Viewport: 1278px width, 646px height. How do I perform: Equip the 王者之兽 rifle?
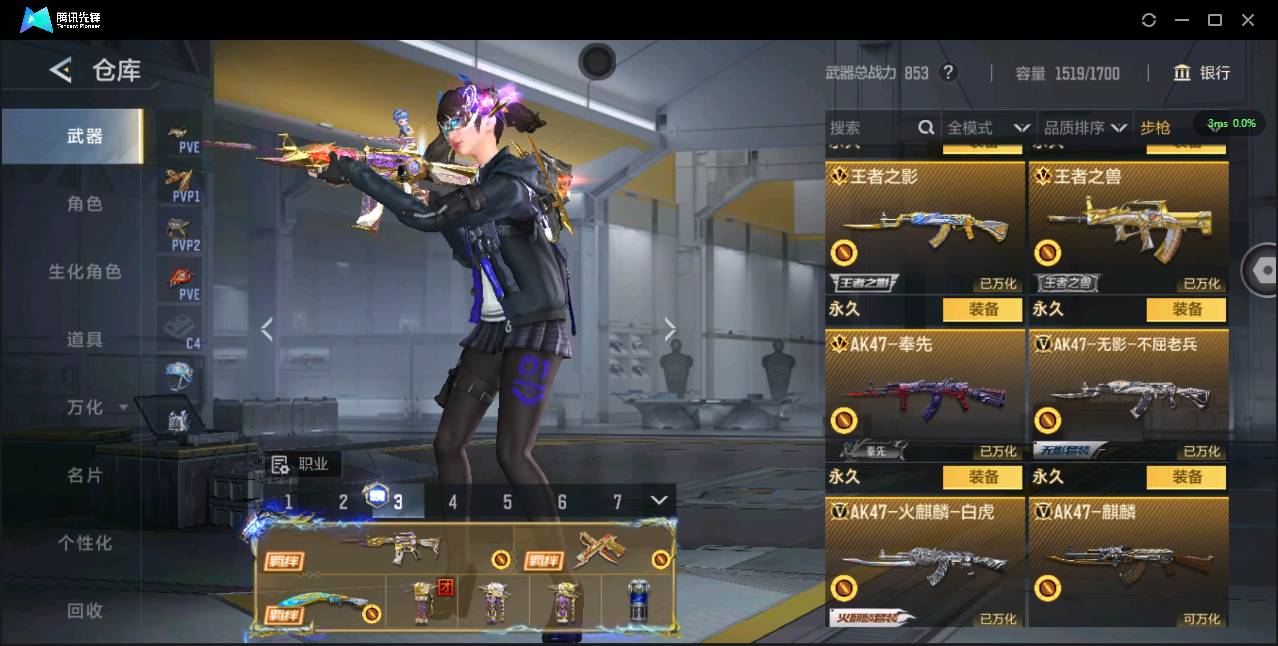pos(1187,310)
